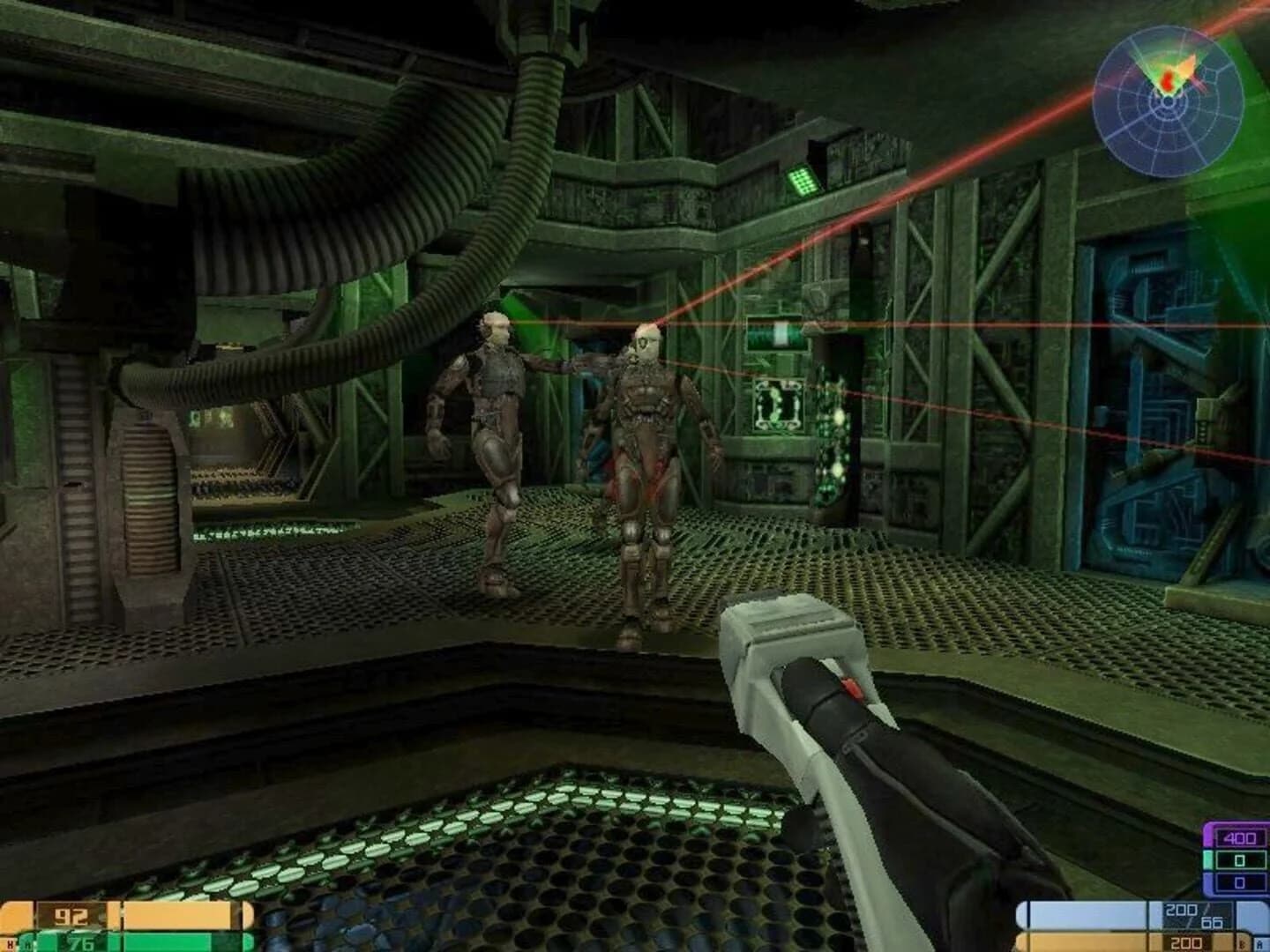Click the blue ammo counter showing 0
Screen dimensions: 1270x952
[1239, 883]
